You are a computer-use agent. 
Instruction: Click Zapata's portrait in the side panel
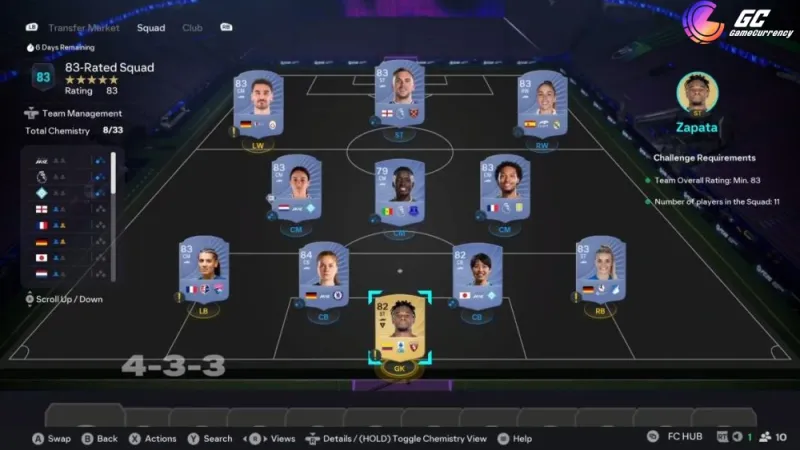(x=698, y=93)
